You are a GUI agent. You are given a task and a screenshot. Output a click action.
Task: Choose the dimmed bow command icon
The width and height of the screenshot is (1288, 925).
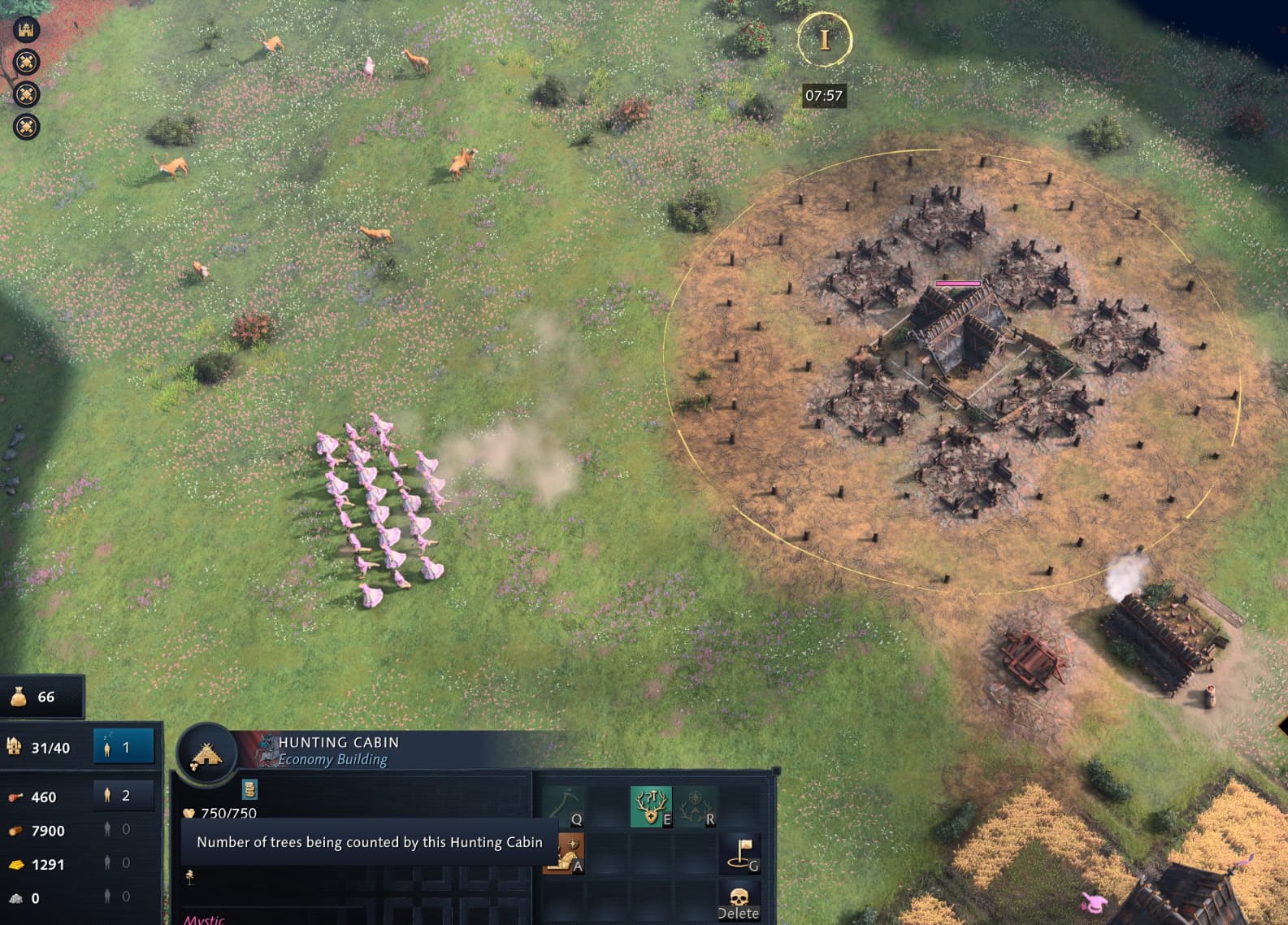[564, 806]
